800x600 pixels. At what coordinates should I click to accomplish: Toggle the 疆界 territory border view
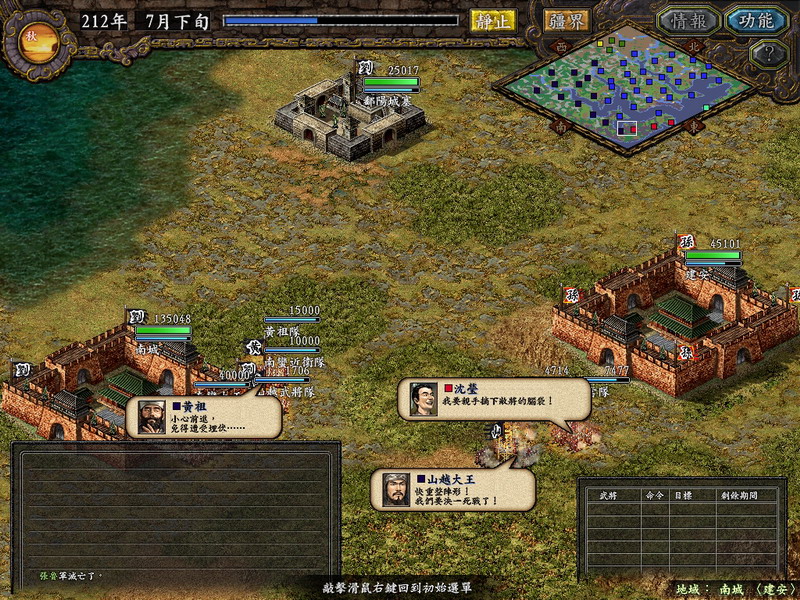[x=566, y=20]
